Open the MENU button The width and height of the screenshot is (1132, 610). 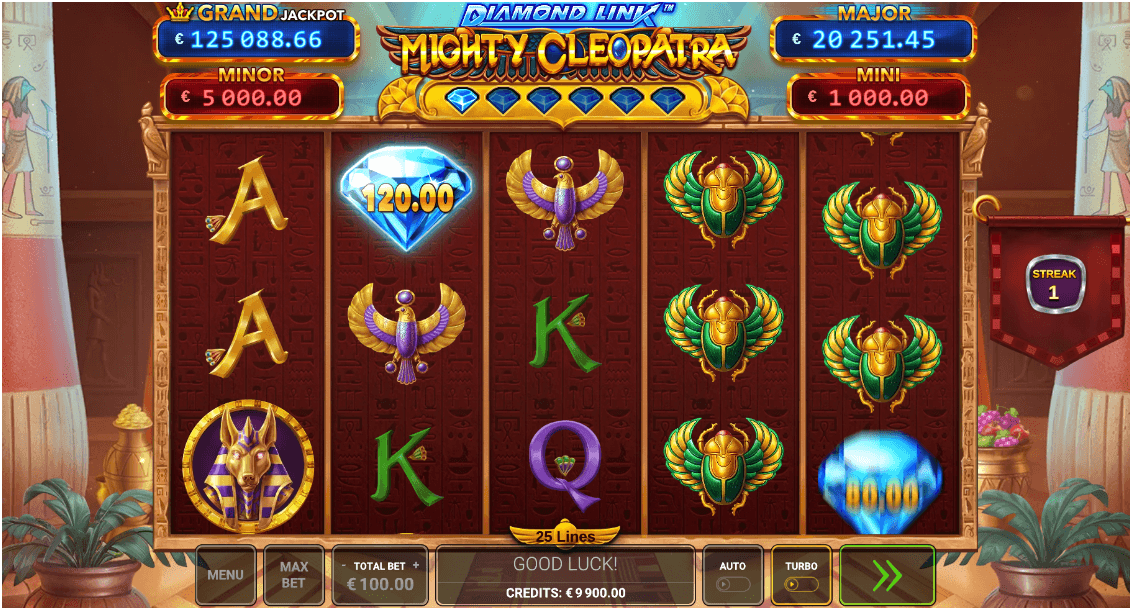(x=225, y=575)
